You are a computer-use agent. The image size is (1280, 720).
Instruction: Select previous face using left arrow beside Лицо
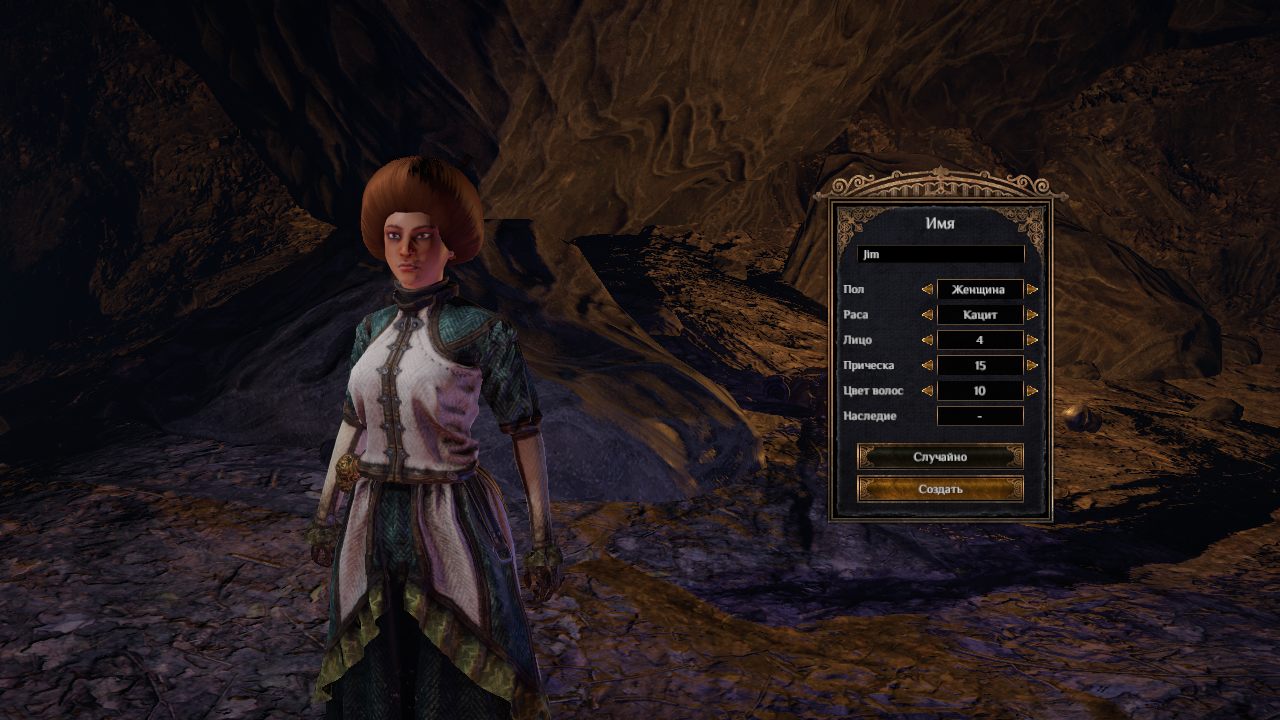pyautogui.click(x=927, y=340)
